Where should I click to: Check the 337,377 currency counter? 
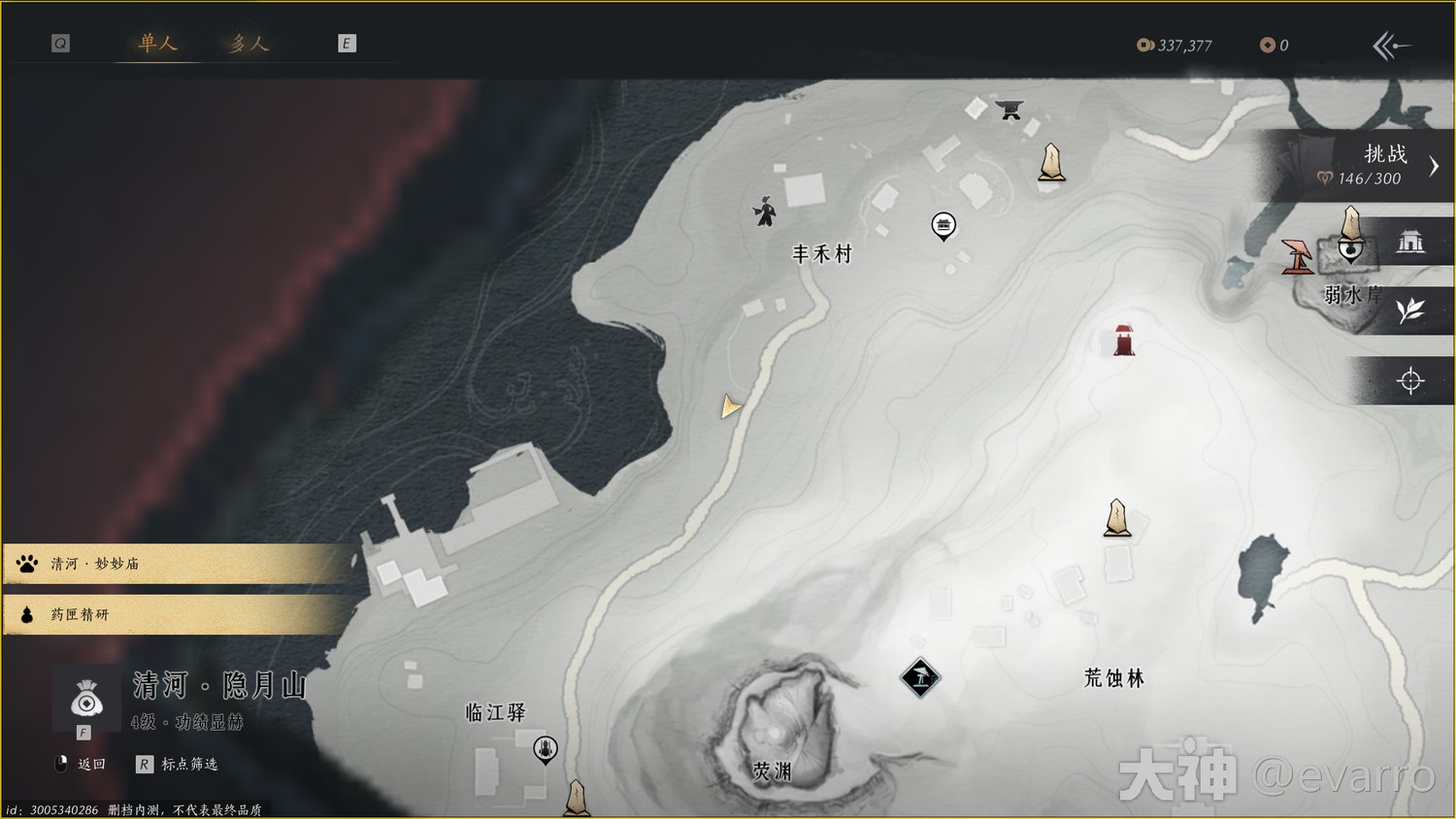point(1175,44)
